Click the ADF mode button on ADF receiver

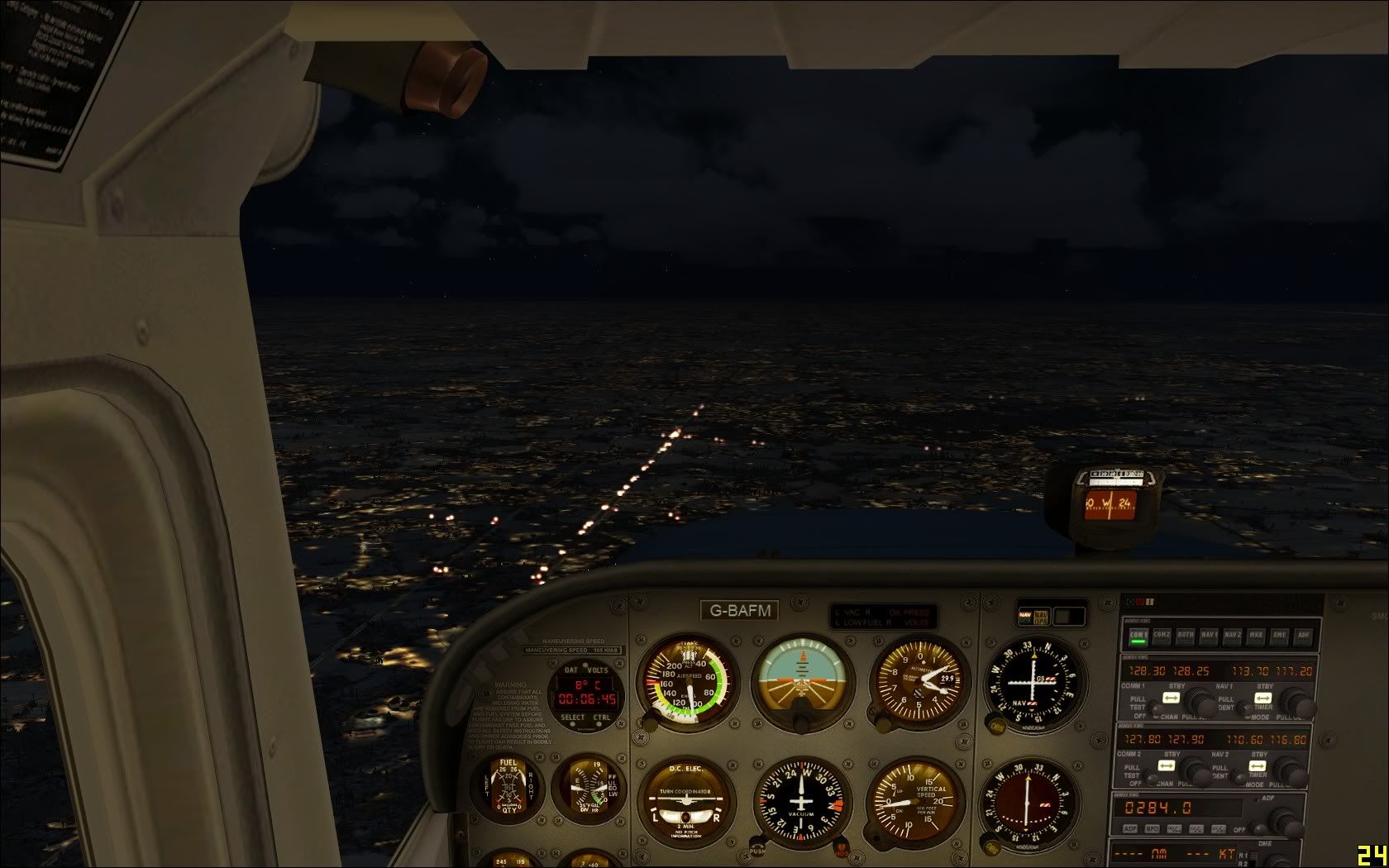tap(1129, 828)
